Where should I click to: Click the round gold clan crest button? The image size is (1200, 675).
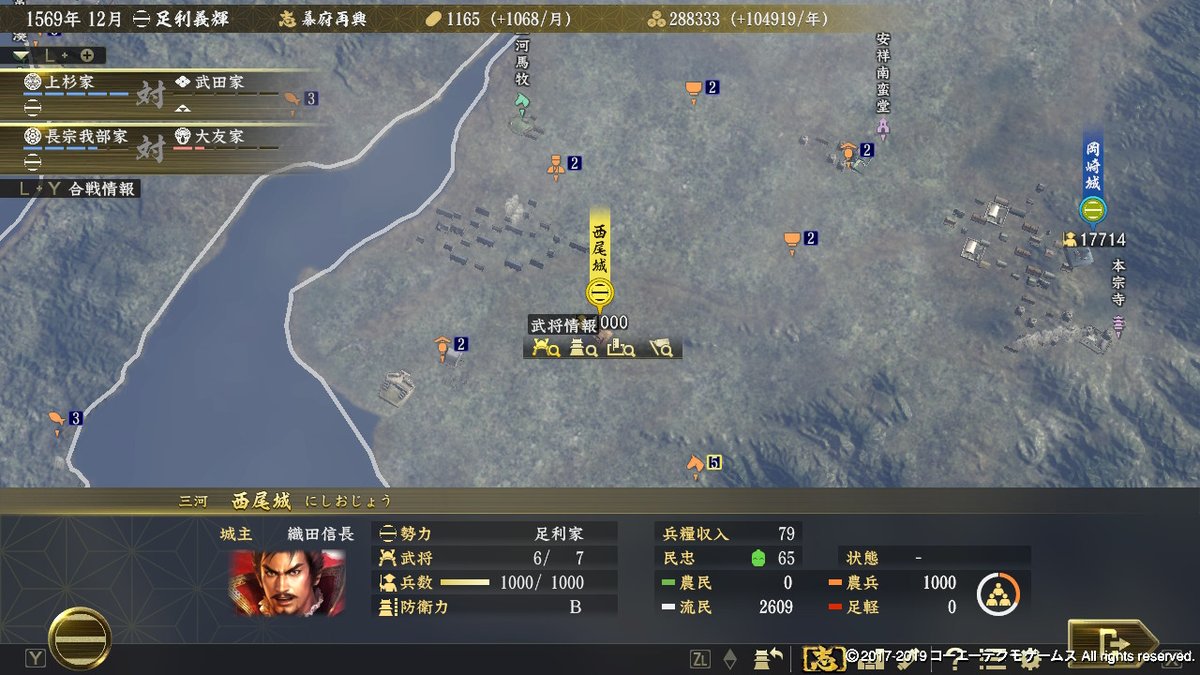click(80, 638)
